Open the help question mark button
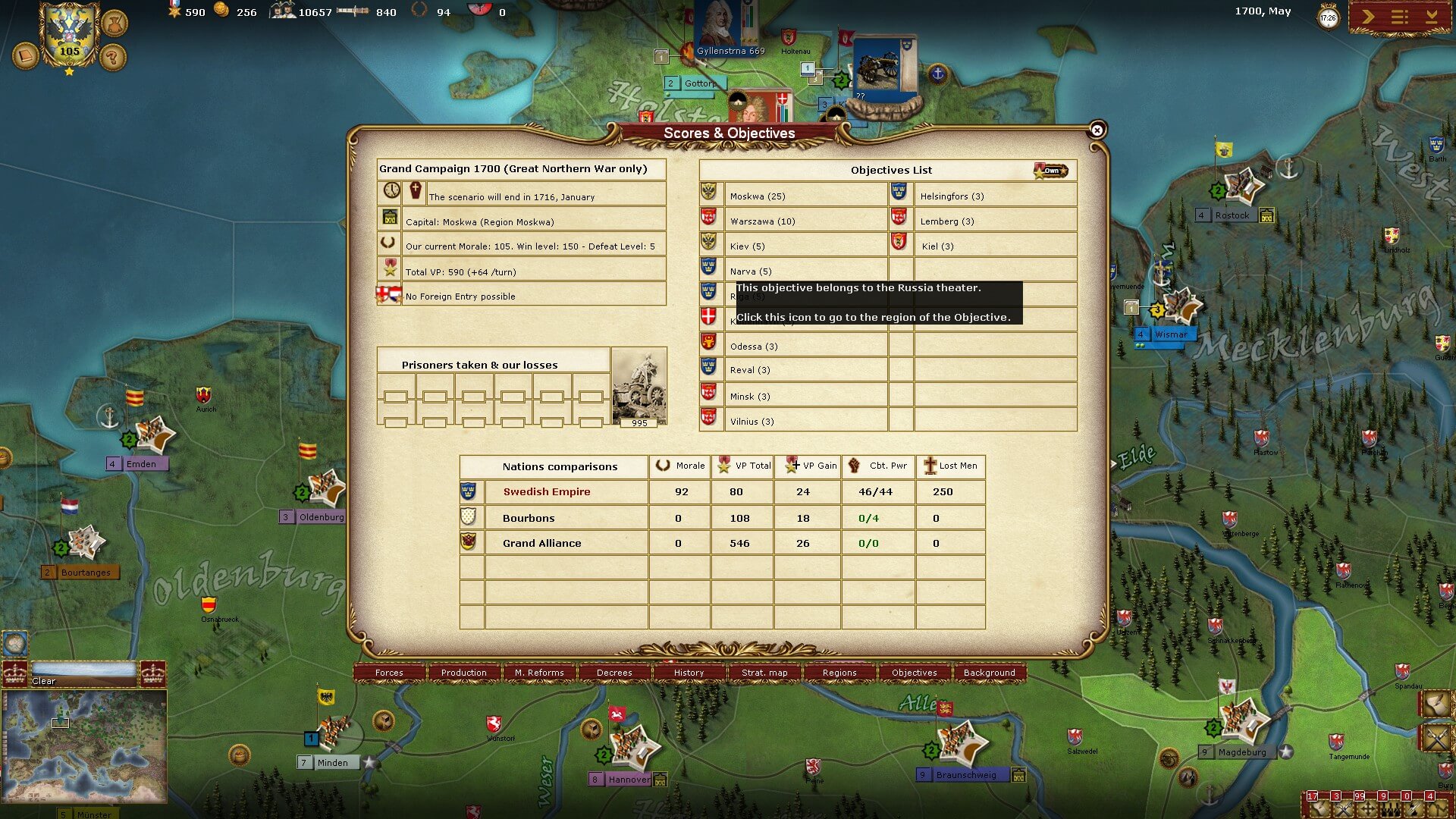The image size is (1456, 819). pos(112,56)
